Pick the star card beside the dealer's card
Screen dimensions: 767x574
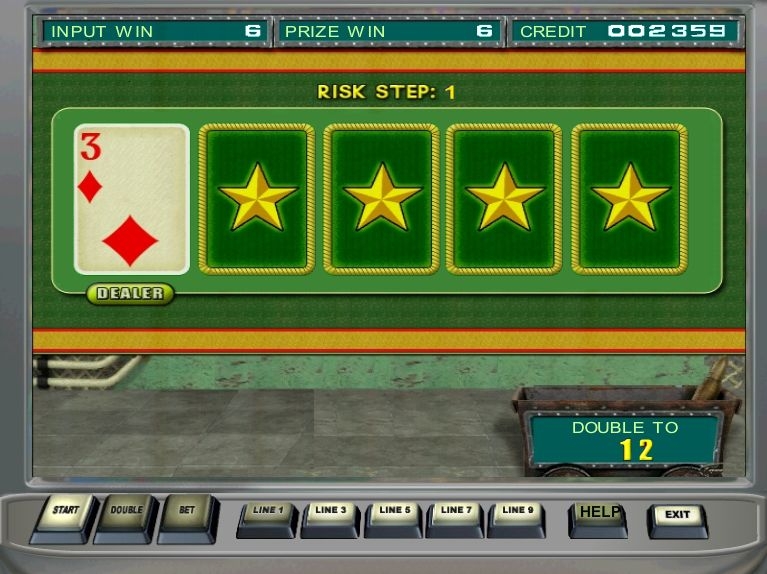click(257, 199)
